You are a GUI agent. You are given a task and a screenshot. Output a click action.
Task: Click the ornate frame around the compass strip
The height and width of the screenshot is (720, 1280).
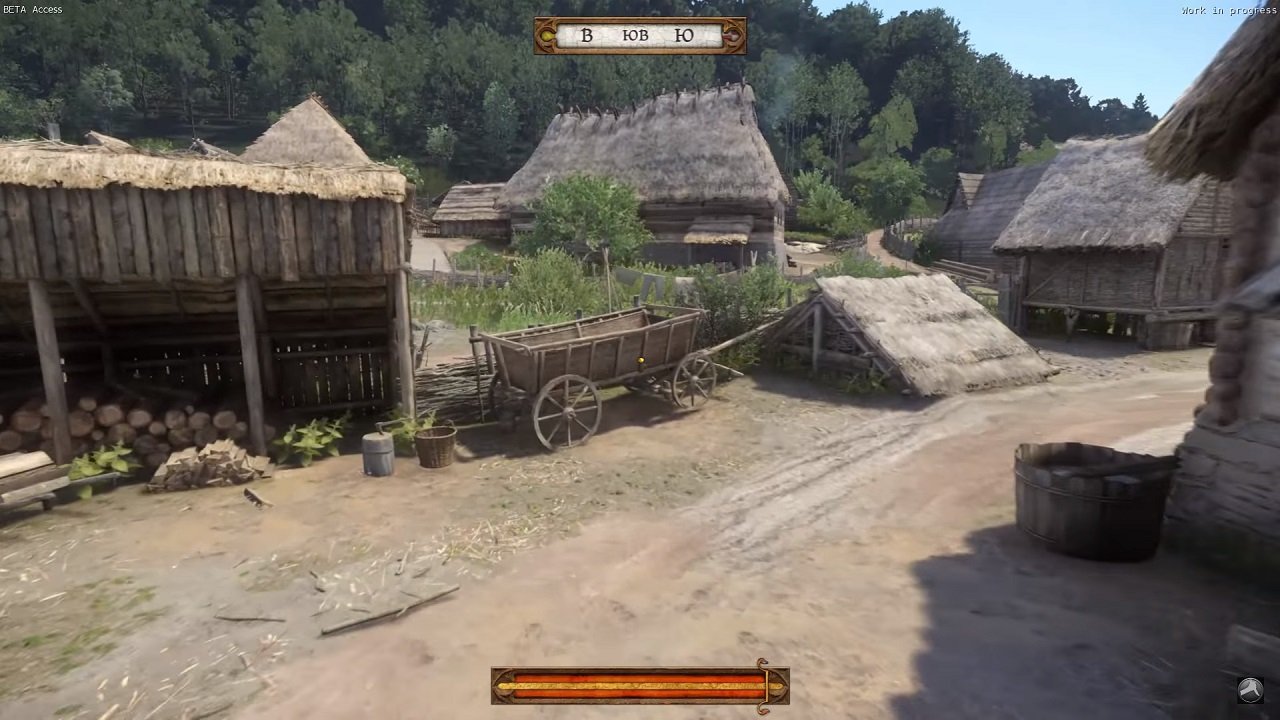point(640,20)
